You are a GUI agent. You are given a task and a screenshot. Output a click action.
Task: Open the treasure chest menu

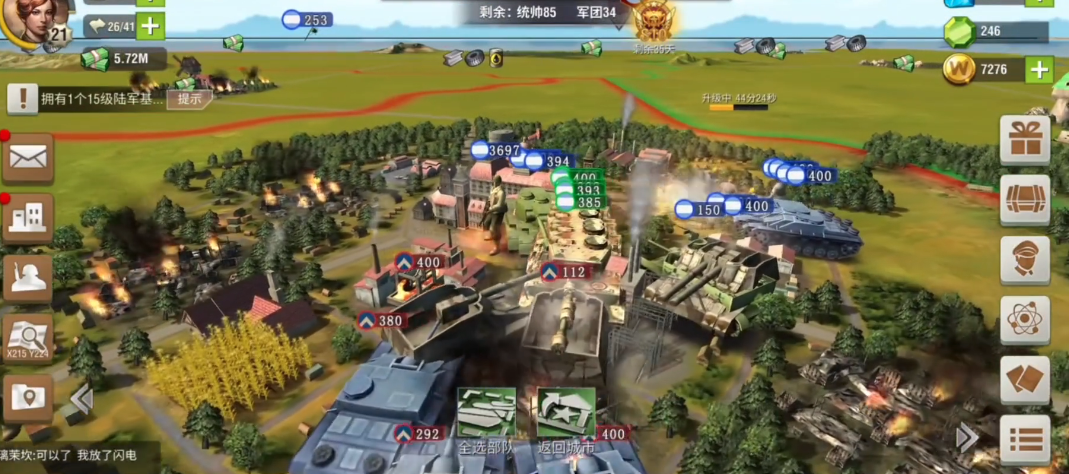pos(1025,200)
